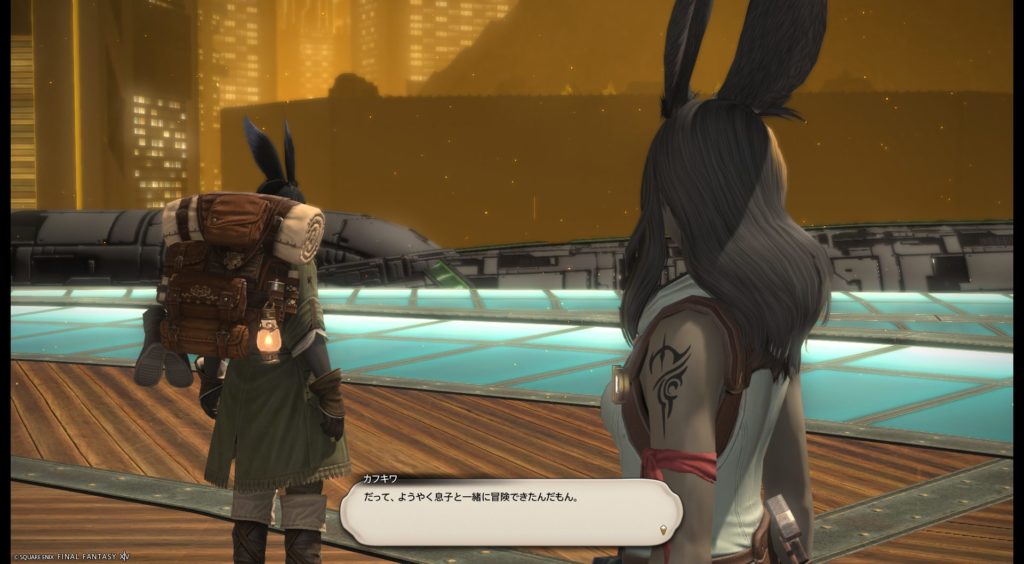Advance the カフキワ dialogue text box
This screenshot has height=564, width=1024.
click(510, 511)
